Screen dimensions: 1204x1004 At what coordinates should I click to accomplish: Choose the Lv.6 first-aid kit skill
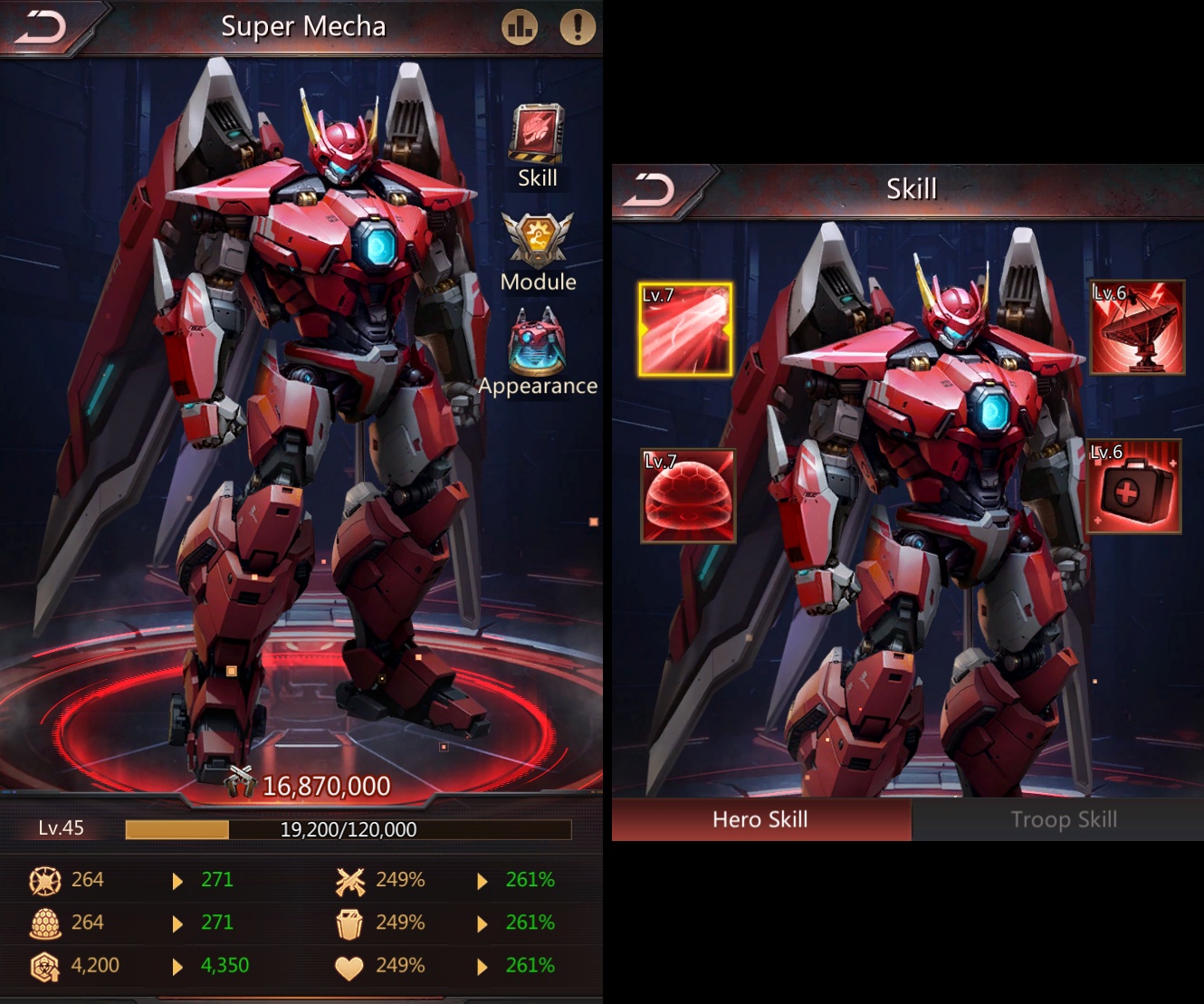(x=1134, y=486)
